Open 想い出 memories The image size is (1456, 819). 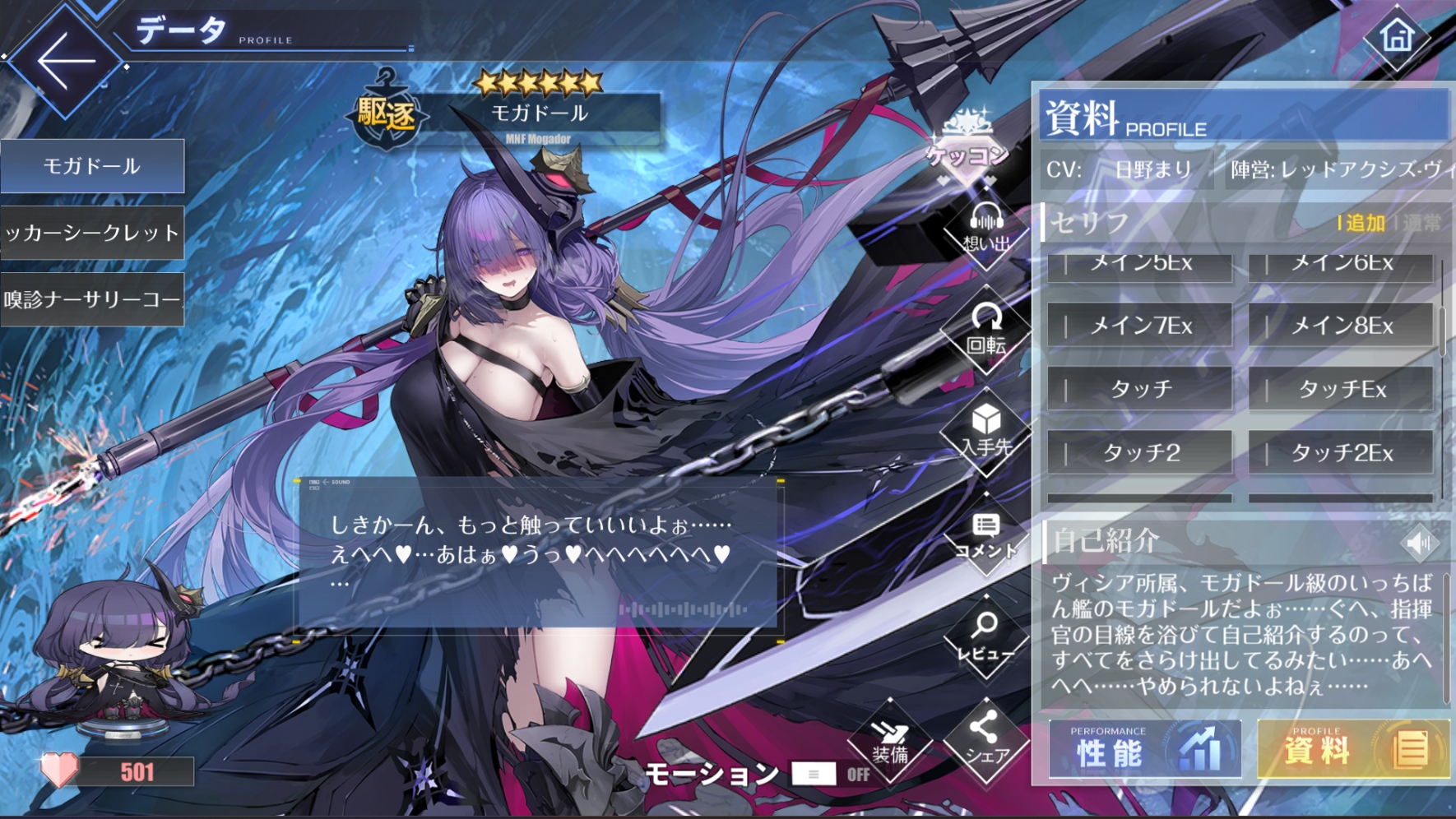coord(985,230)
